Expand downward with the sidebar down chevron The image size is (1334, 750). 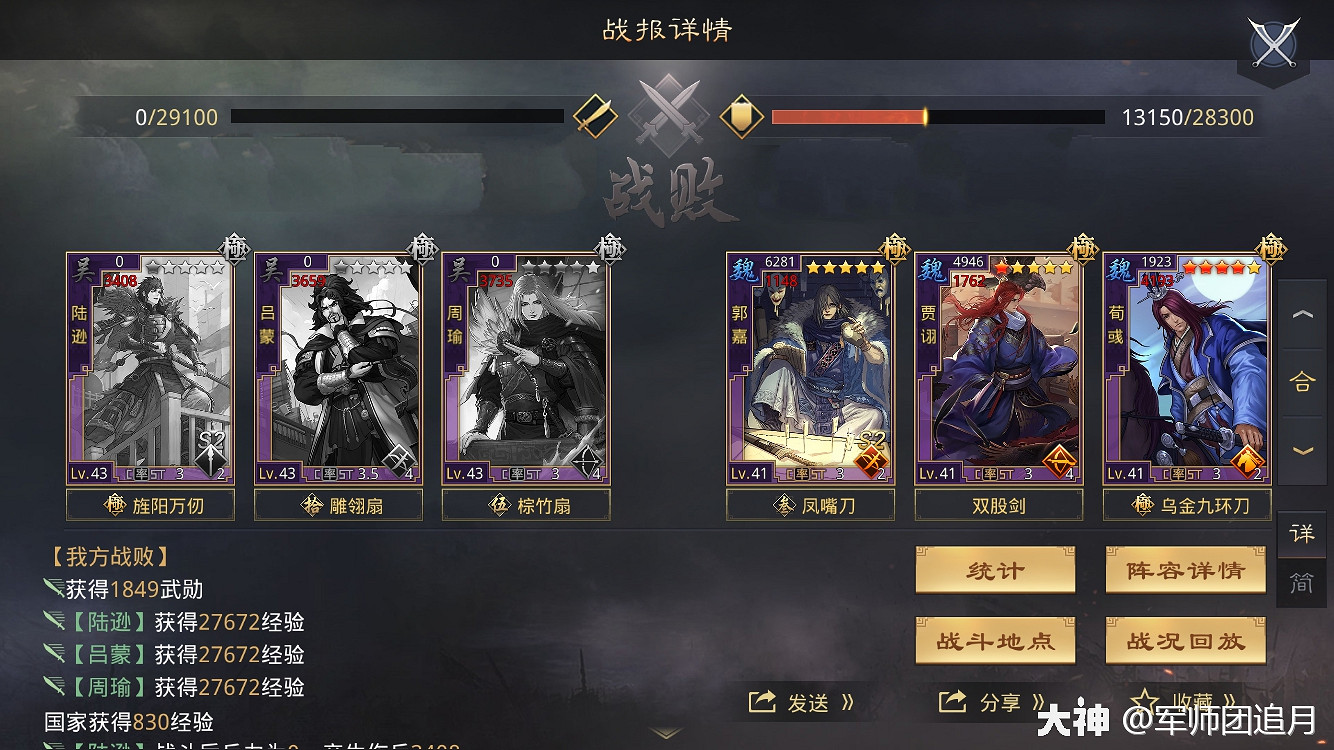coord(1303,448)
